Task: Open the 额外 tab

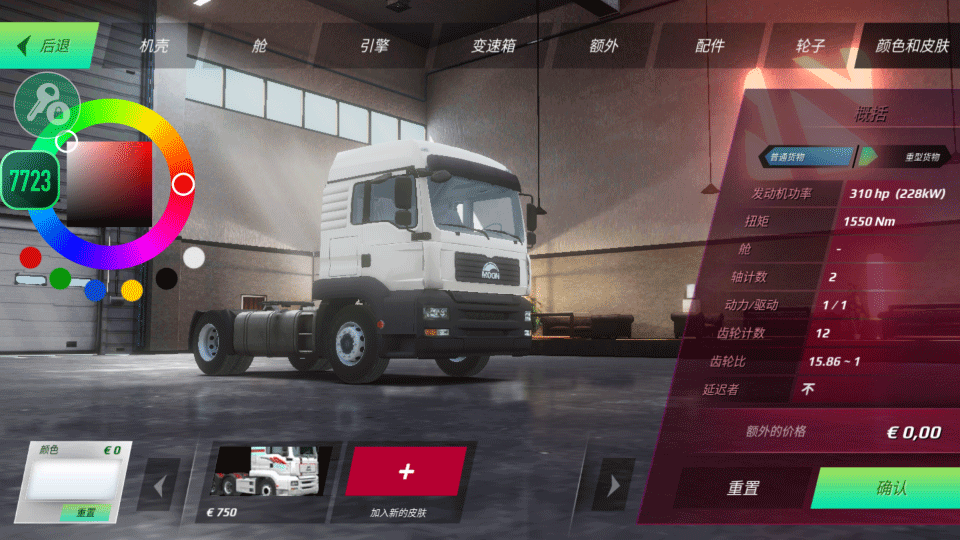Action: point(604,46)
